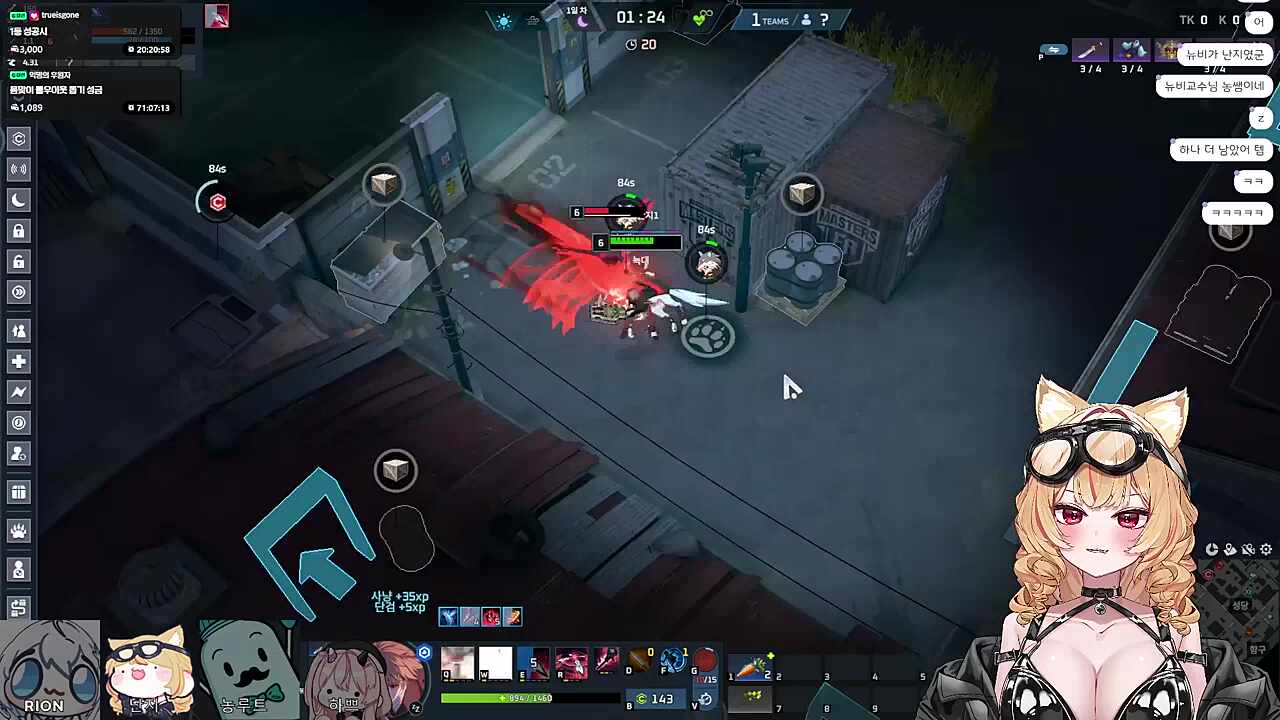Activate the W skill icon
The height and width of the screenshot is (720, 1280).
[495, 662]
